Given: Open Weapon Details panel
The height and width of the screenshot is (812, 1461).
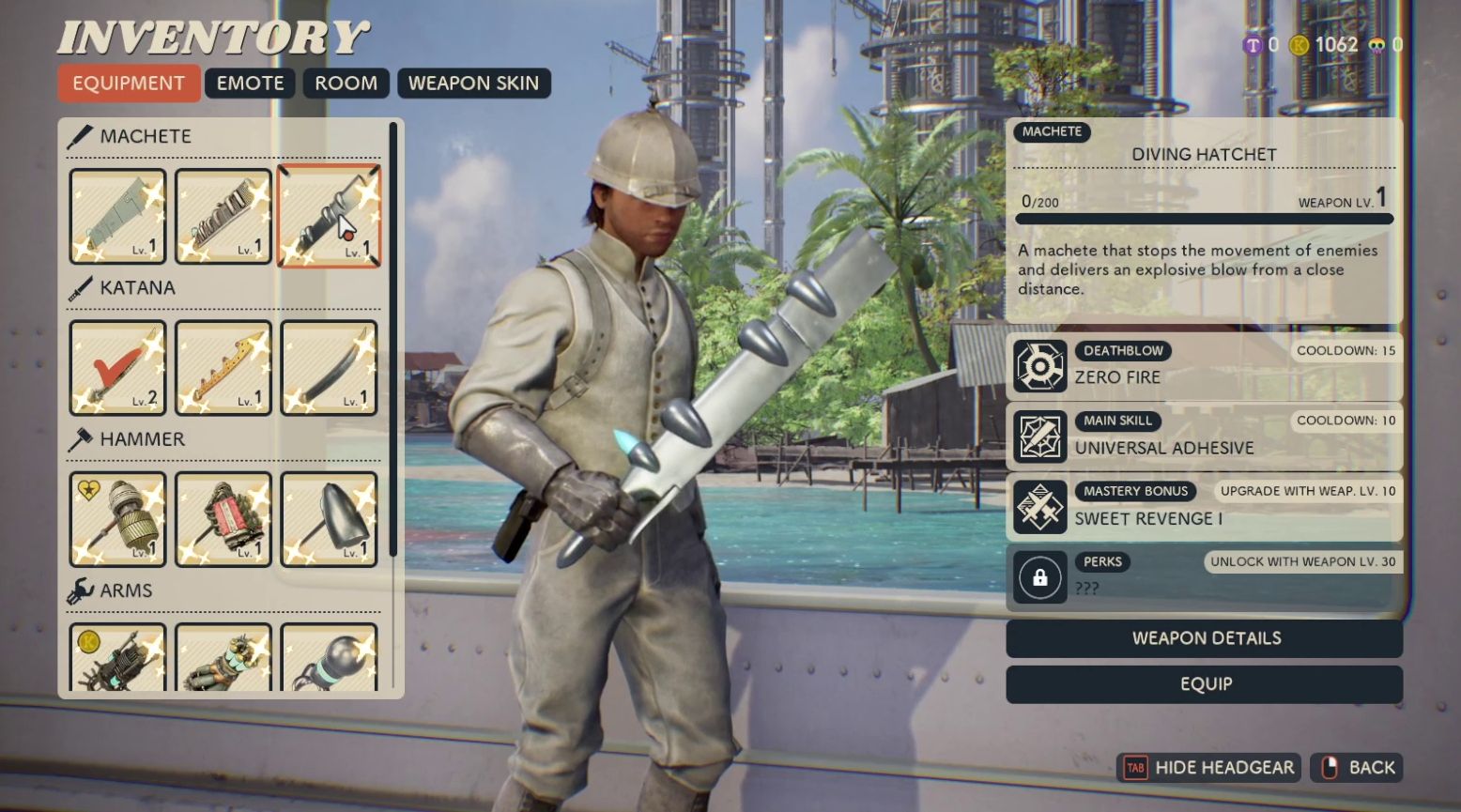Looking at the screenshot, I should tap(1204, 638).
